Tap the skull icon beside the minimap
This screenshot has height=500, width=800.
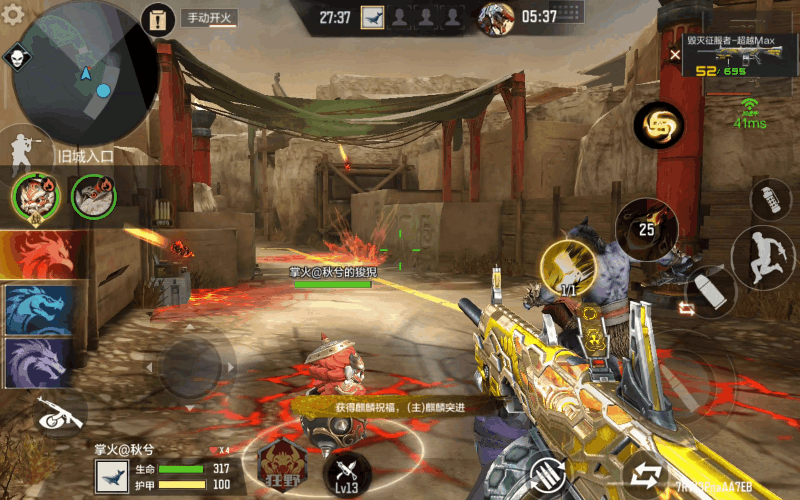coord(17,57)
